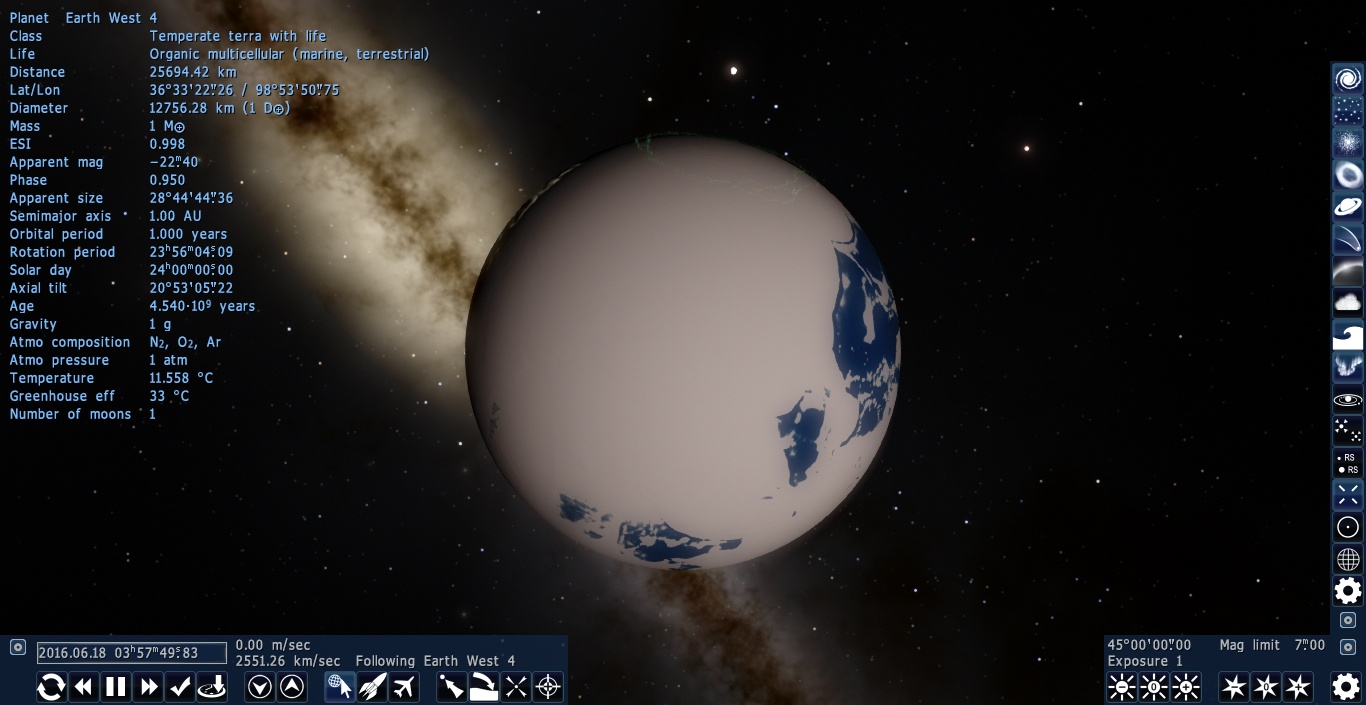Toggle galaxies with the spiral galaxy icon

click(1348, 79)
